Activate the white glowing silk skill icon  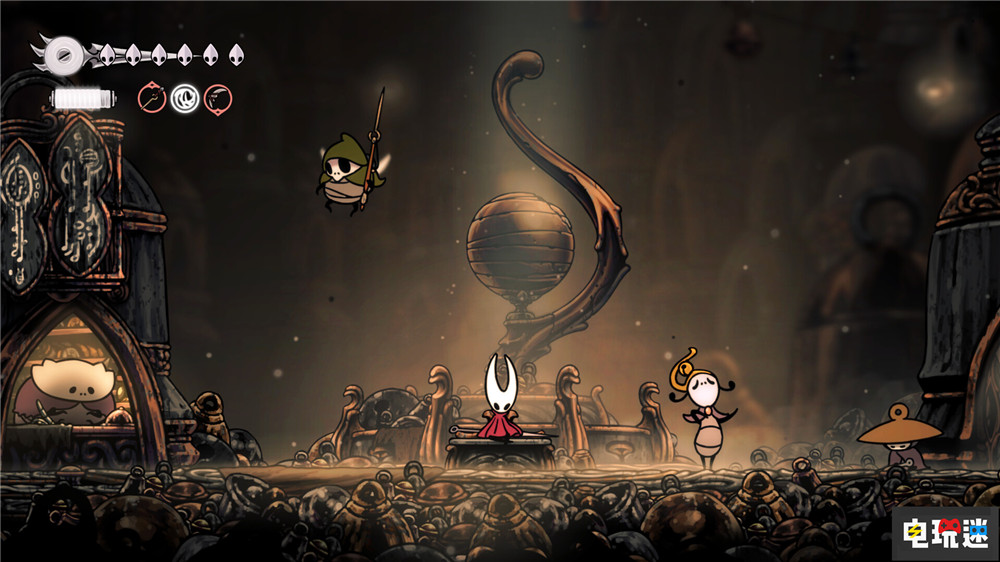pos(185,98)
